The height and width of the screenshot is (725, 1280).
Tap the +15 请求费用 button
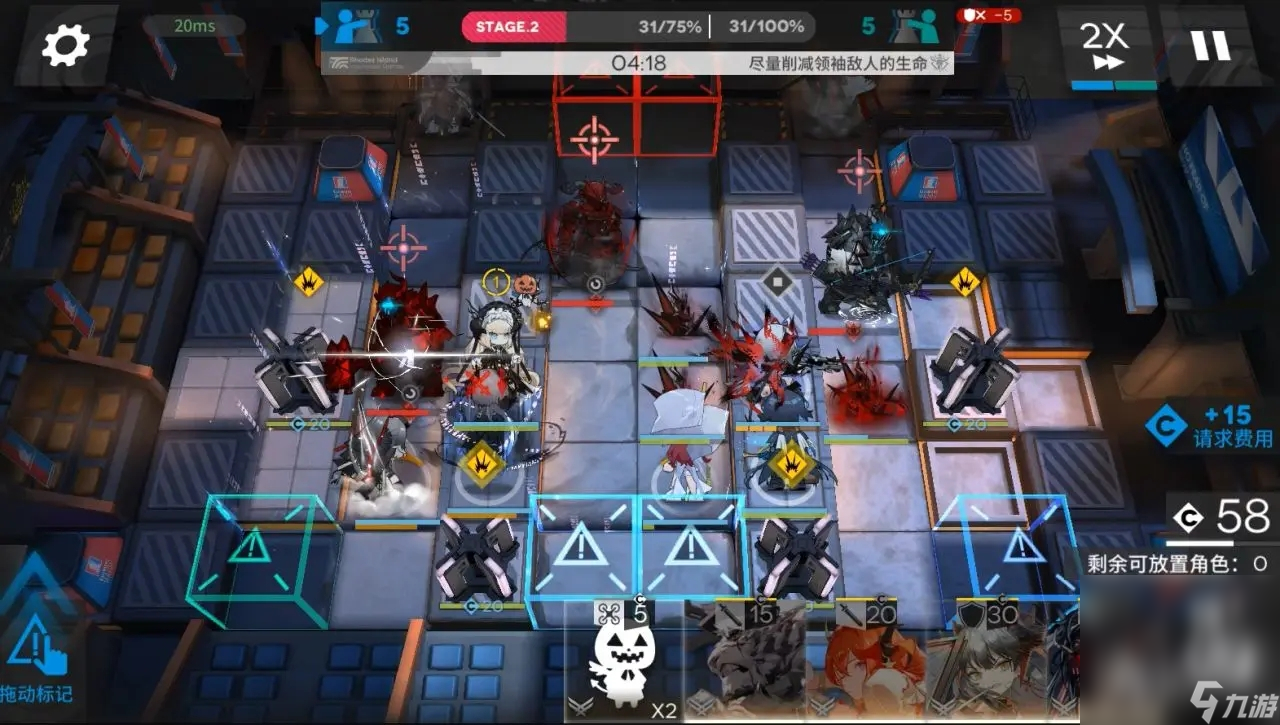[1212, 427]
